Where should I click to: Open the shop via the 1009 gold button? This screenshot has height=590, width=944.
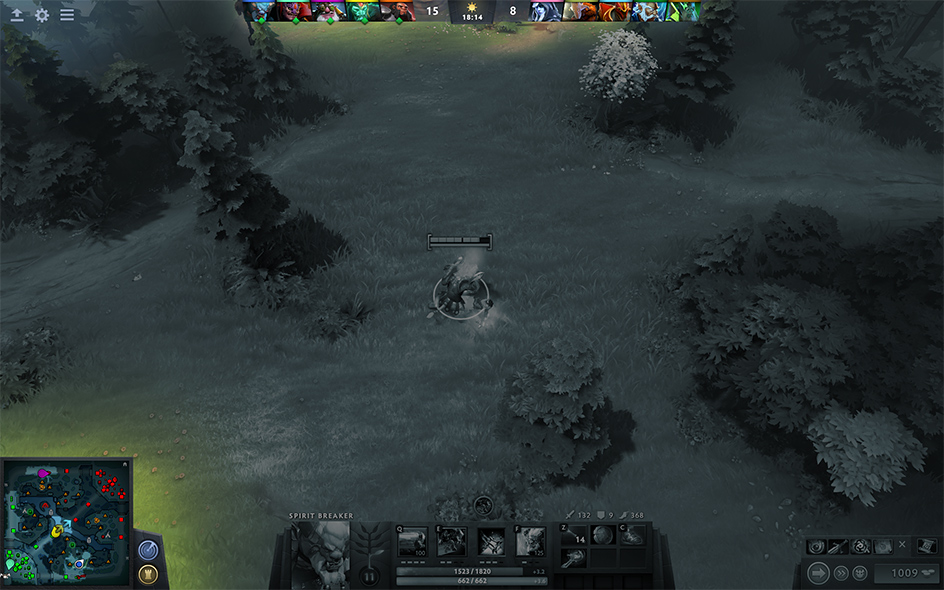907,573
